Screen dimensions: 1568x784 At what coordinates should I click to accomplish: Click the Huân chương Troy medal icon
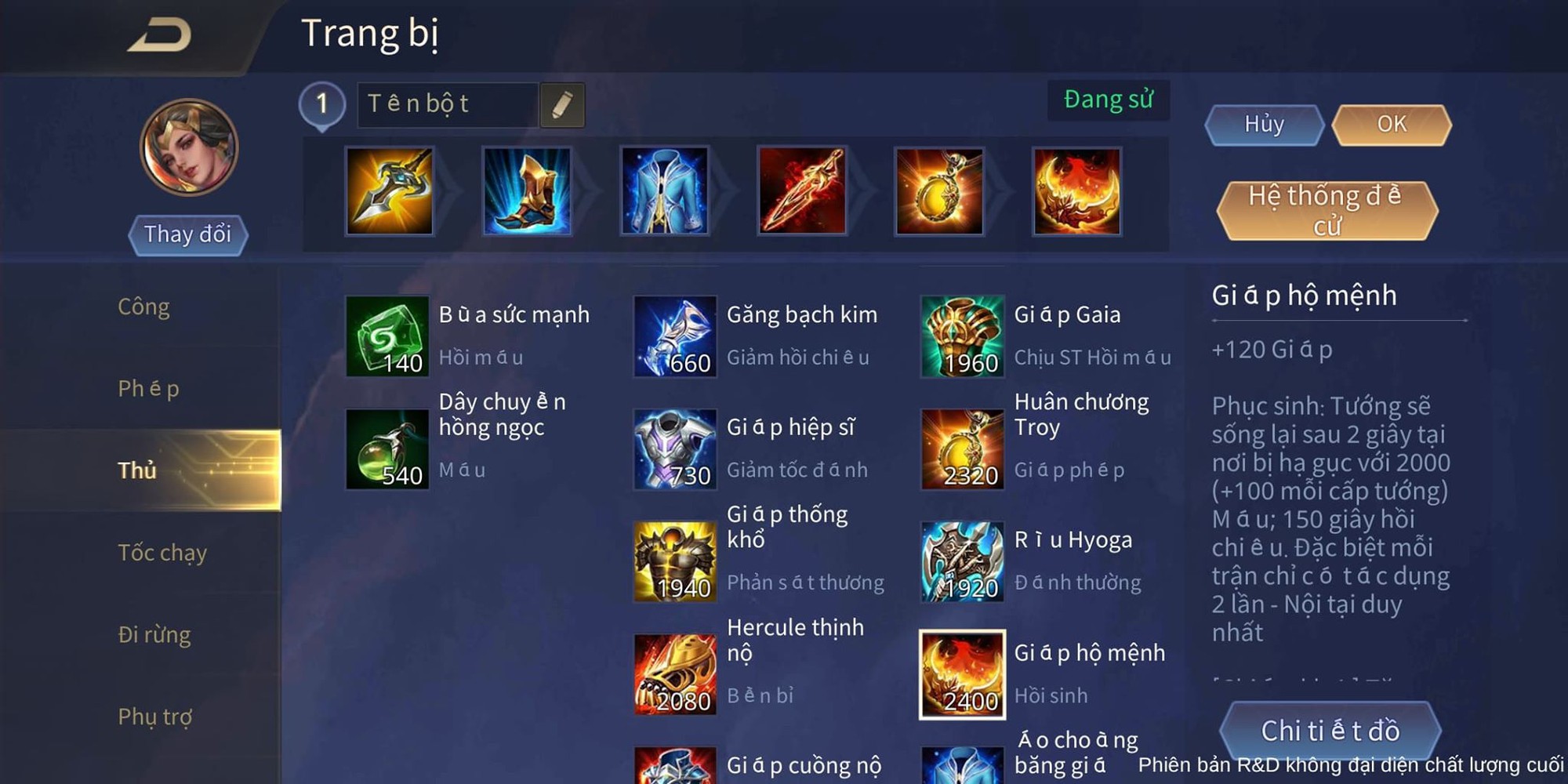tap(961, 450)
